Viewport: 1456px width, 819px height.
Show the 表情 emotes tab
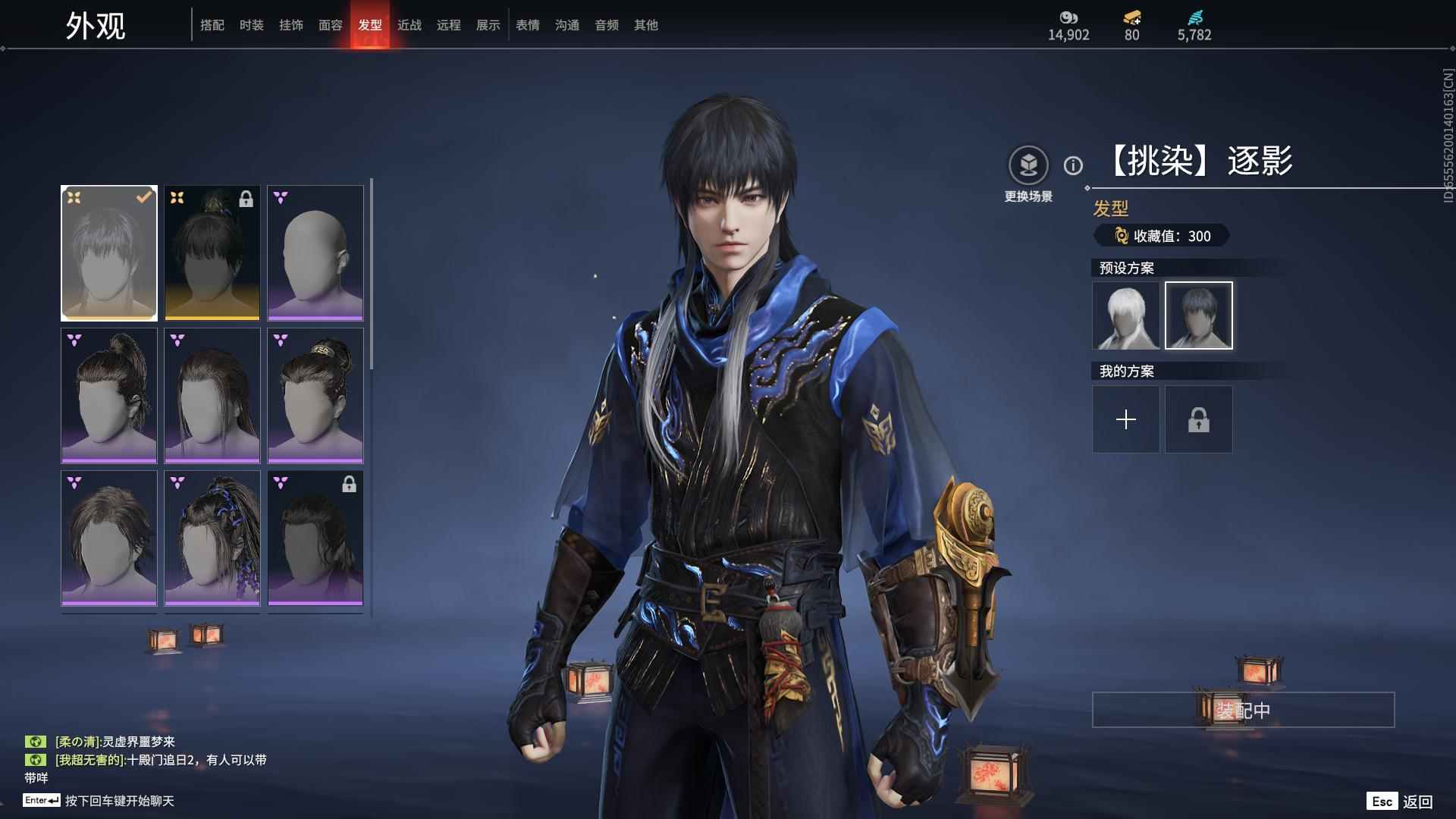(528, 25)
